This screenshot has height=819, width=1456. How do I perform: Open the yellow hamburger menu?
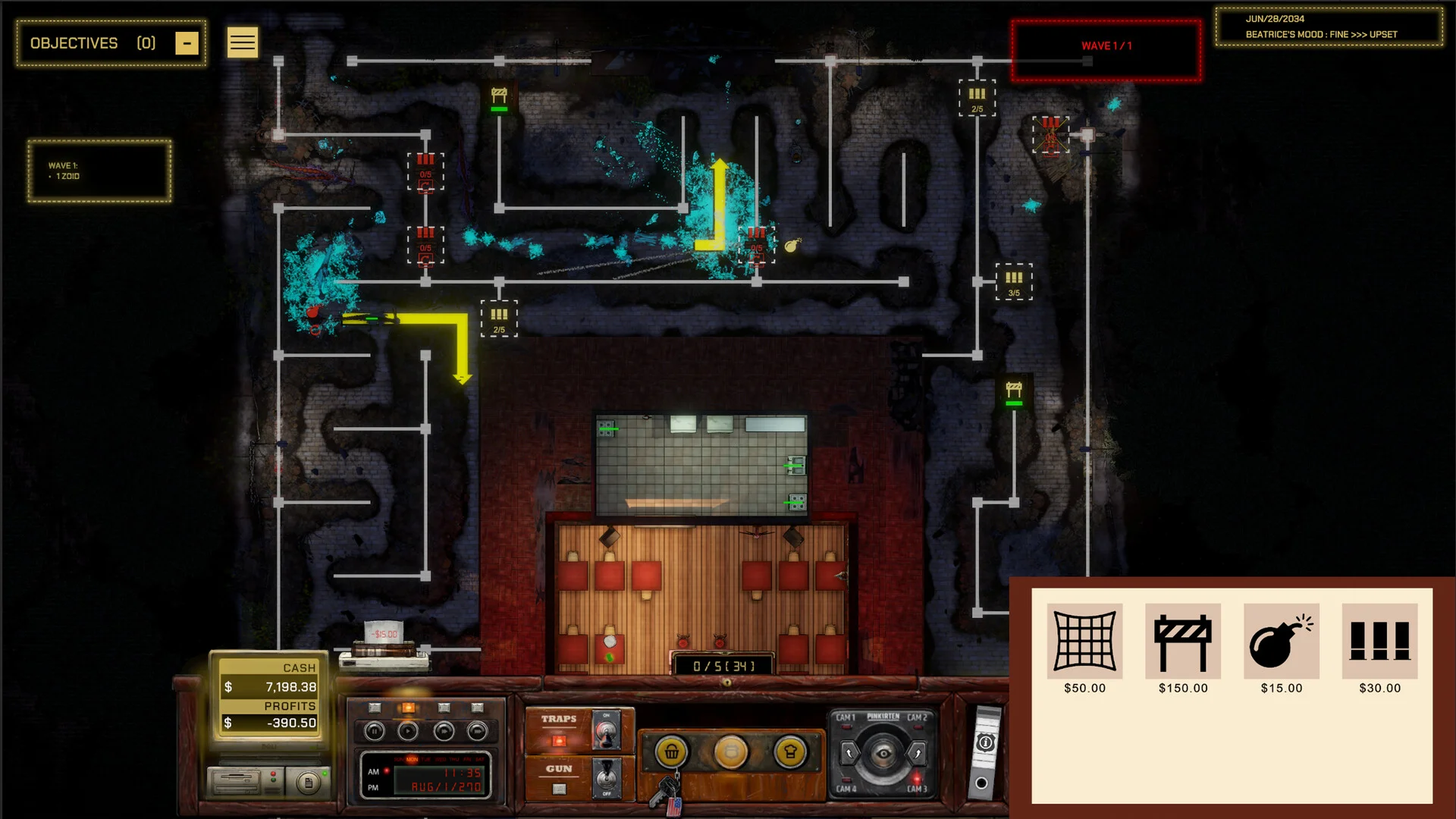243,42
